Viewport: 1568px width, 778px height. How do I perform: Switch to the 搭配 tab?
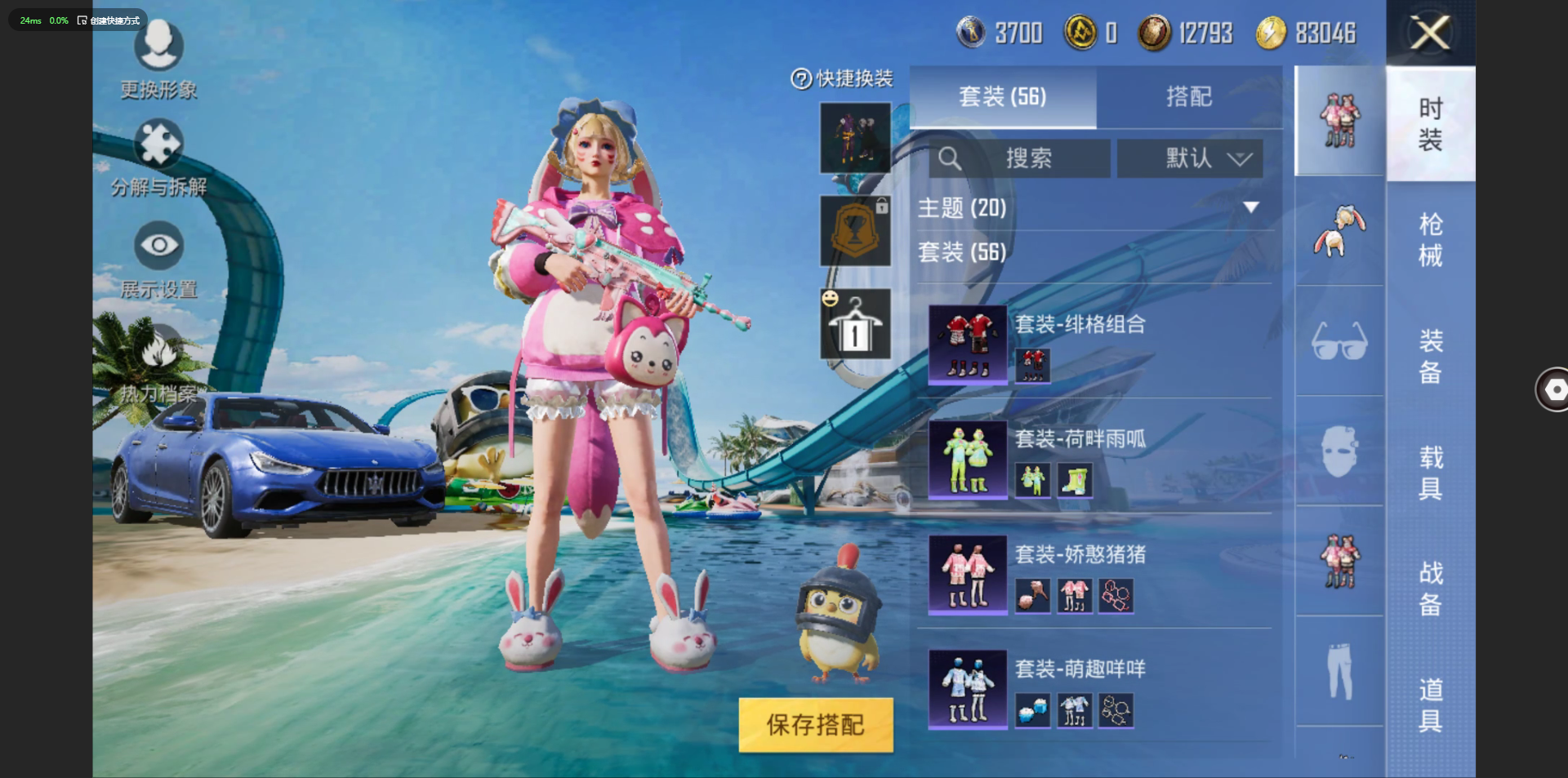click(1188, 97)
